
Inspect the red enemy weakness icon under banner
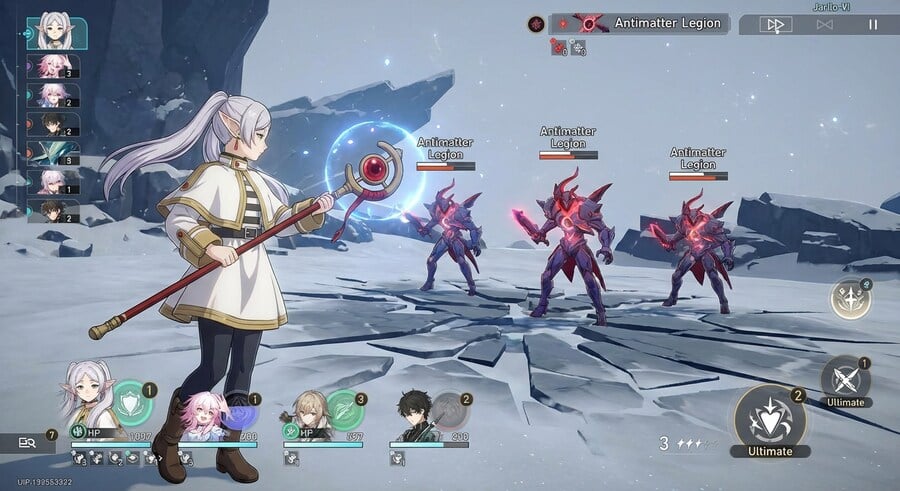[557, 46]
